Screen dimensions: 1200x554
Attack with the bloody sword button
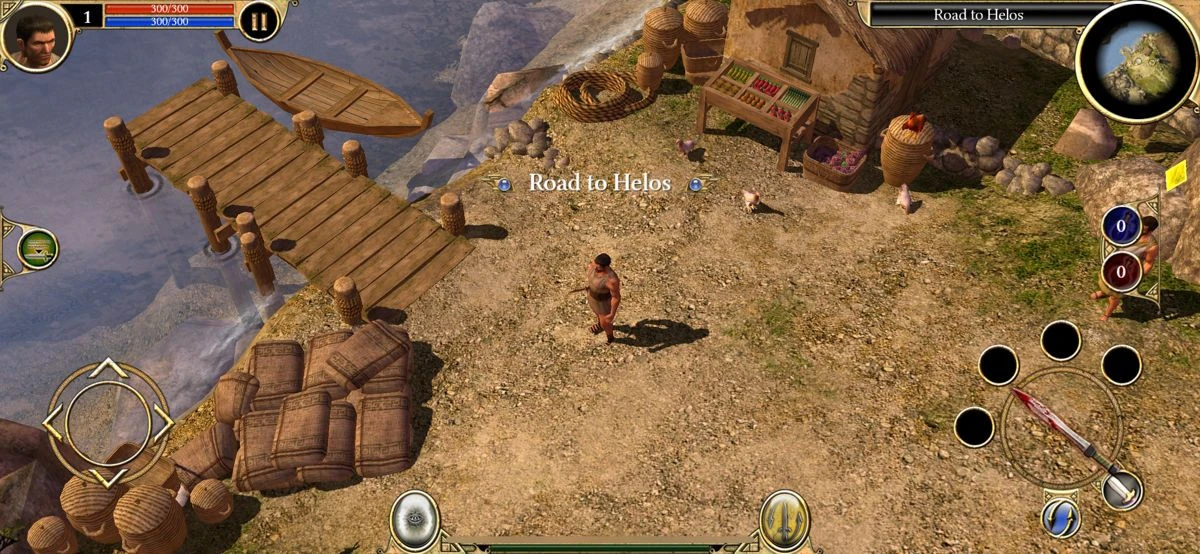coord(1058,427)
